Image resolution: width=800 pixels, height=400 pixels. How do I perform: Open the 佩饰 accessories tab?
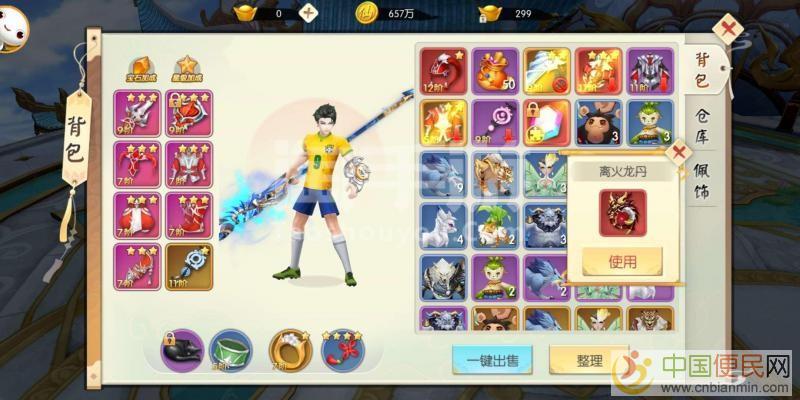pos(704,180)
